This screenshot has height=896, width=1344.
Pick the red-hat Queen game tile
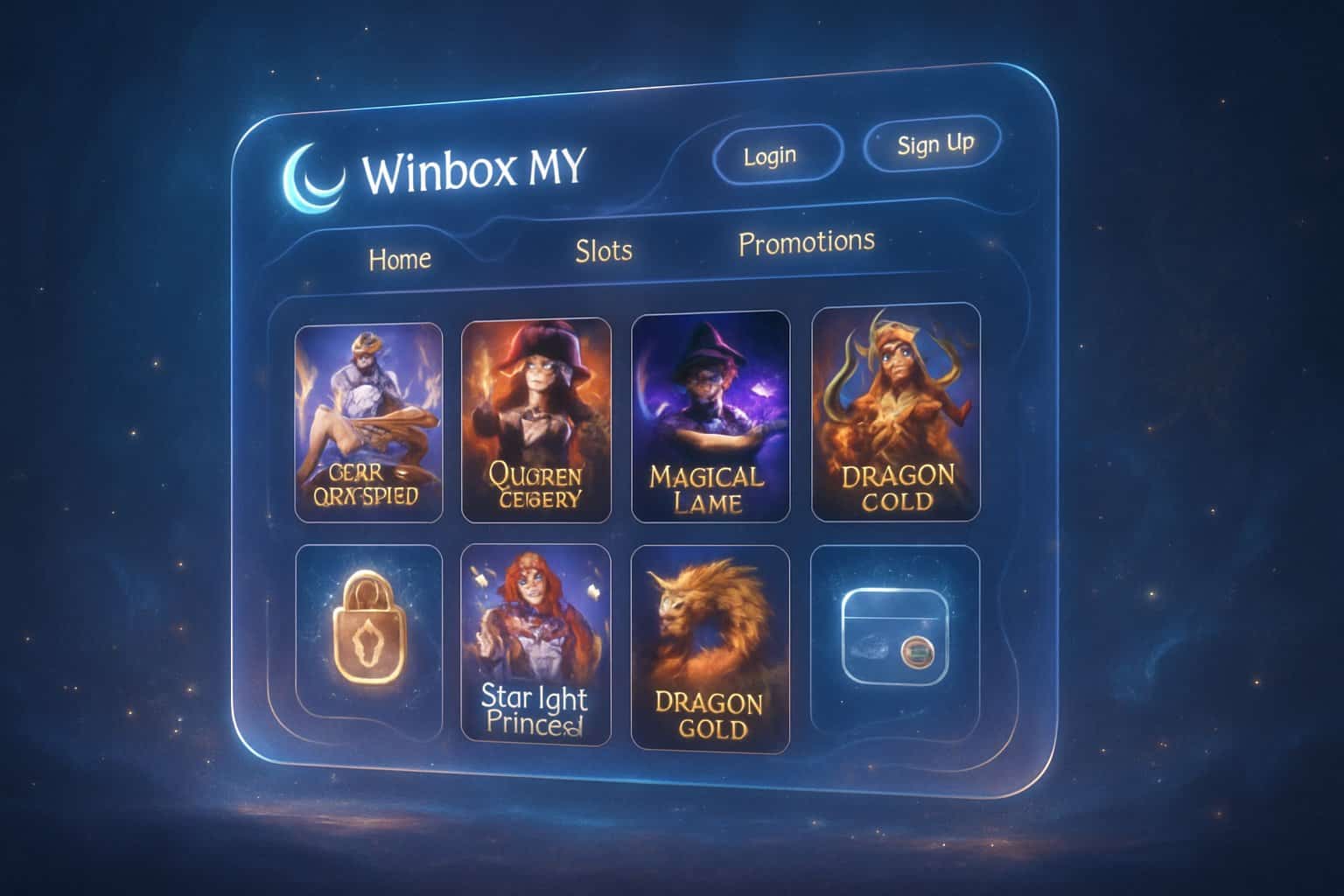click(536, 421)
